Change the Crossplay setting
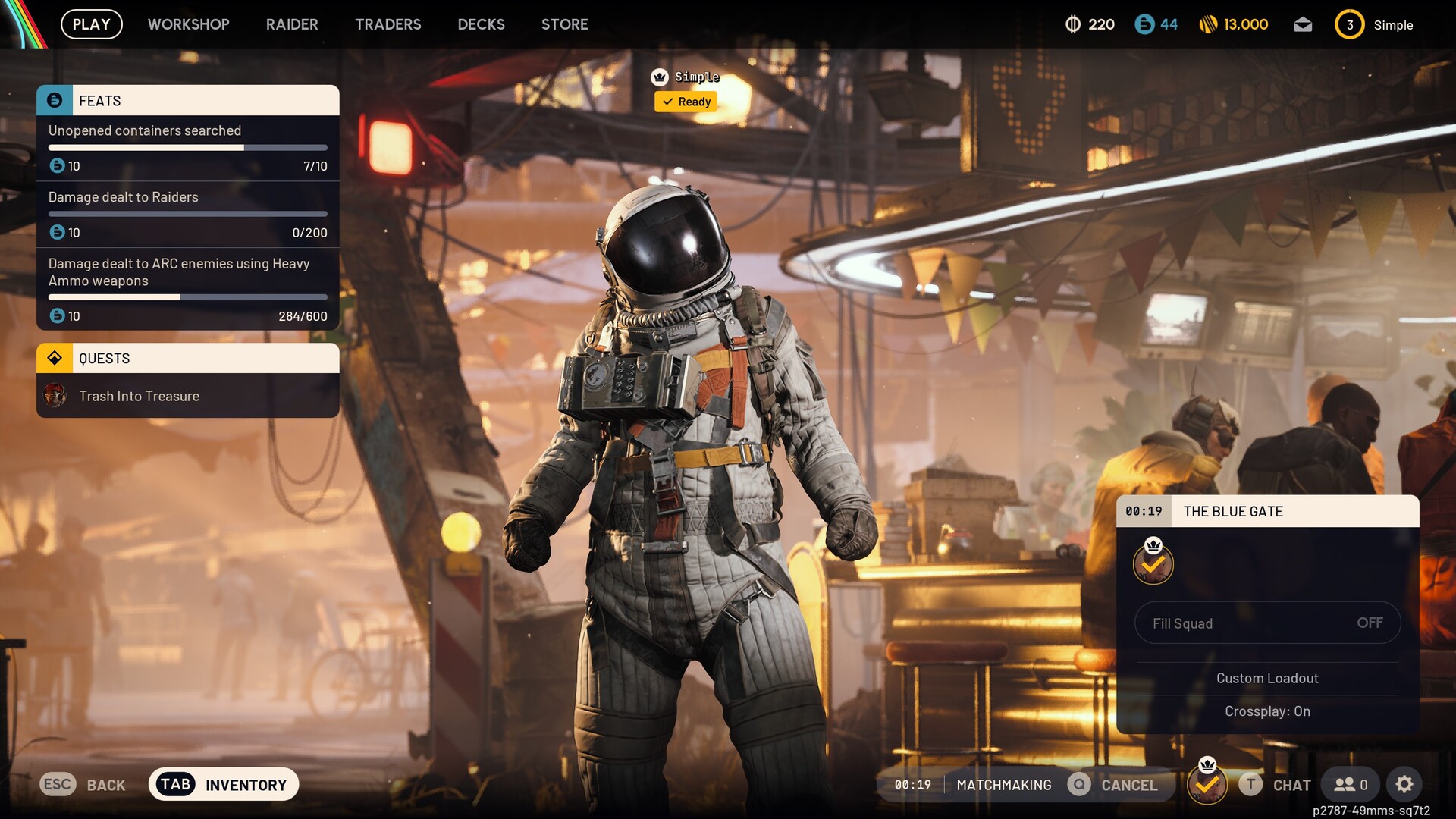 pos(1267,711)
